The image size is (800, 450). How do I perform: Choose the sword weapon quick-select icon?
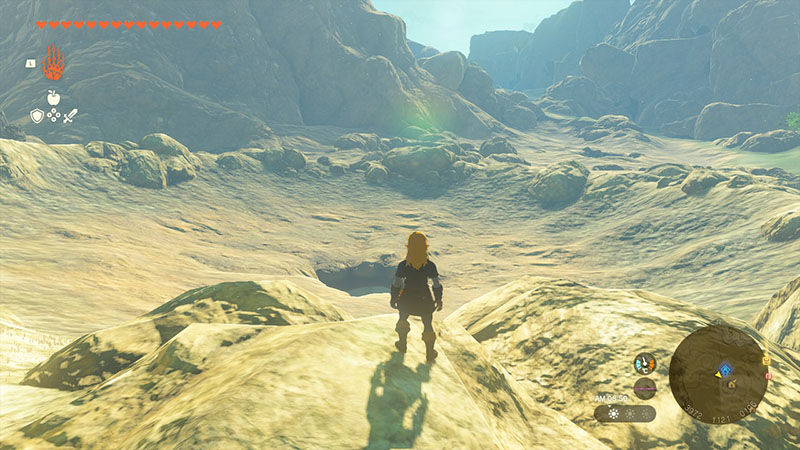click(71, 116)
